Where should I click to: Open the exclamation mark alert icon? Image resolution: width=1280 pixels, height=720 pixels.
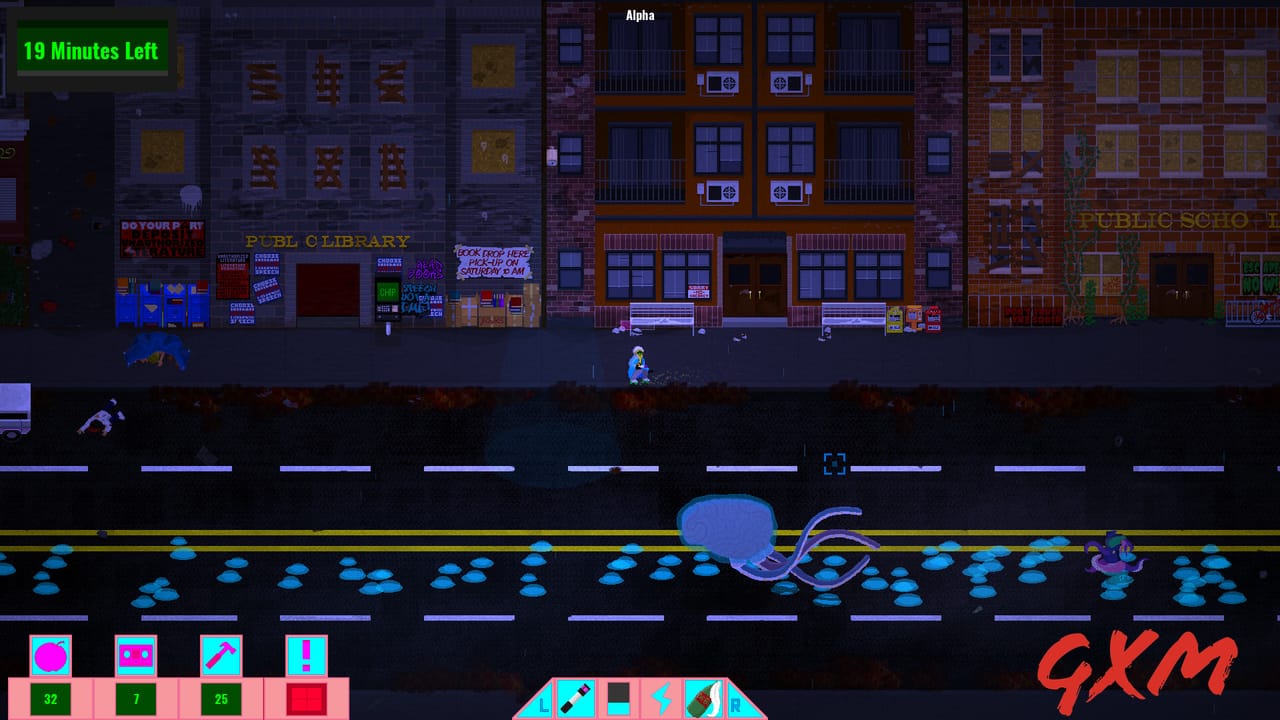tap(306, 656)
